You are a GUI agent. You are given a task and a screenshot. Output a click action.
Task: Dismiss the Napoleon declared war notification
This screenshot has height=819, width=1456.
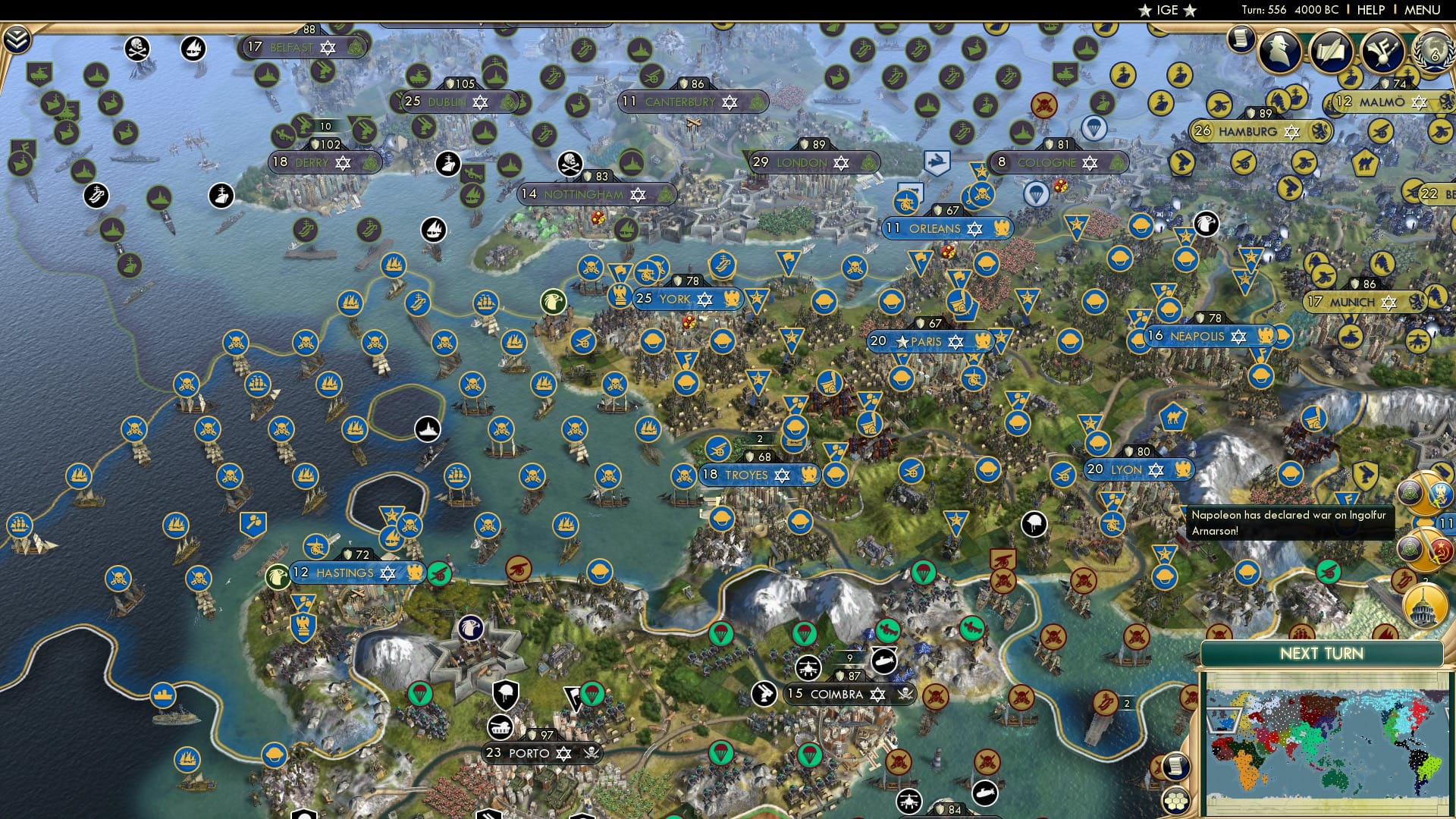pyautogui.click(x=1289, y=523)
